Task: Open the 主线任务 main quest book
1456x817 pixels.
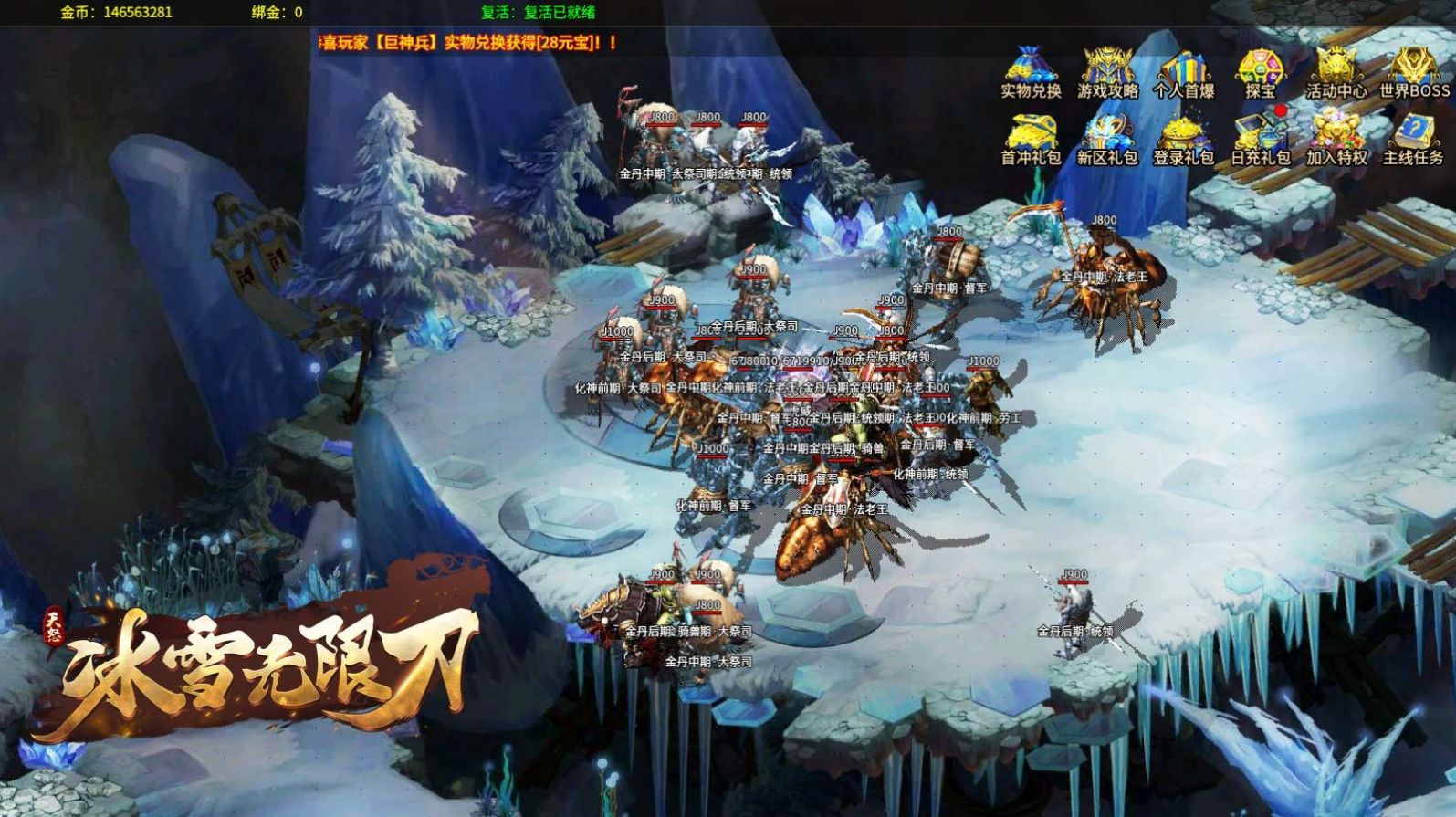Action: (x=1413, y=140)
